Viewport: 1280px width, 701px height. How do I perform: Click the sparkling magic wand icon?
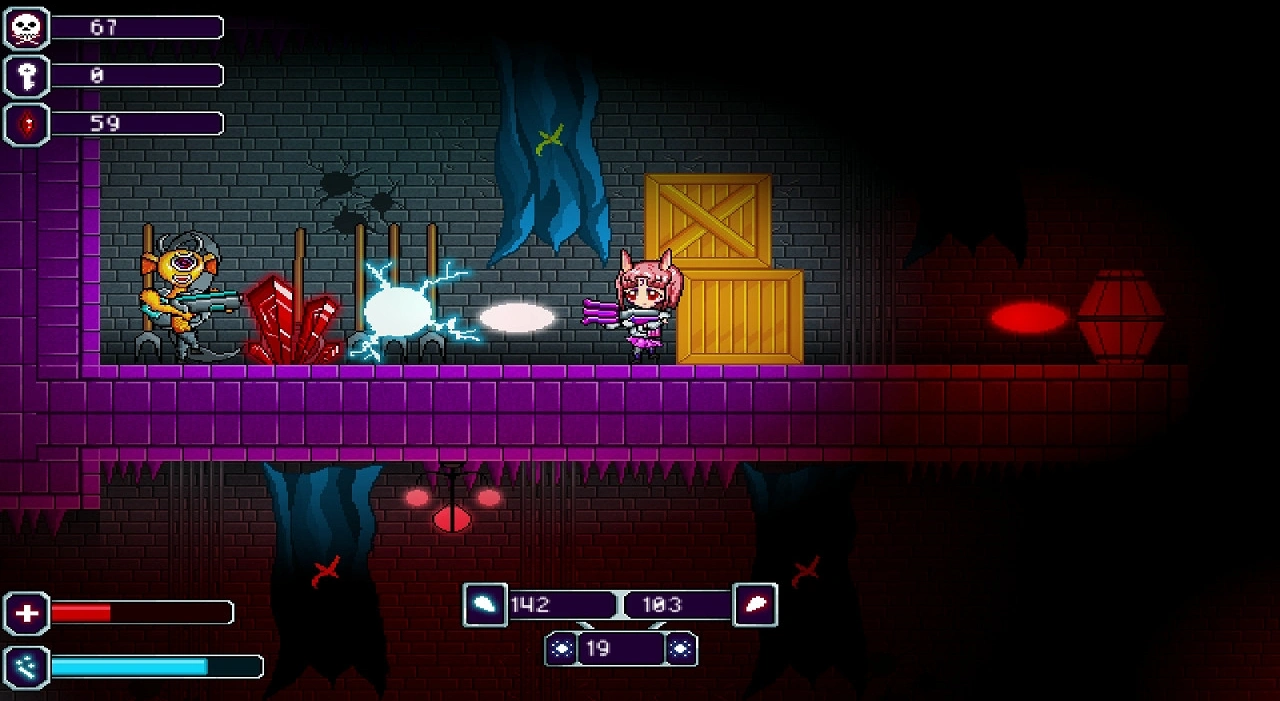(27, 667)
